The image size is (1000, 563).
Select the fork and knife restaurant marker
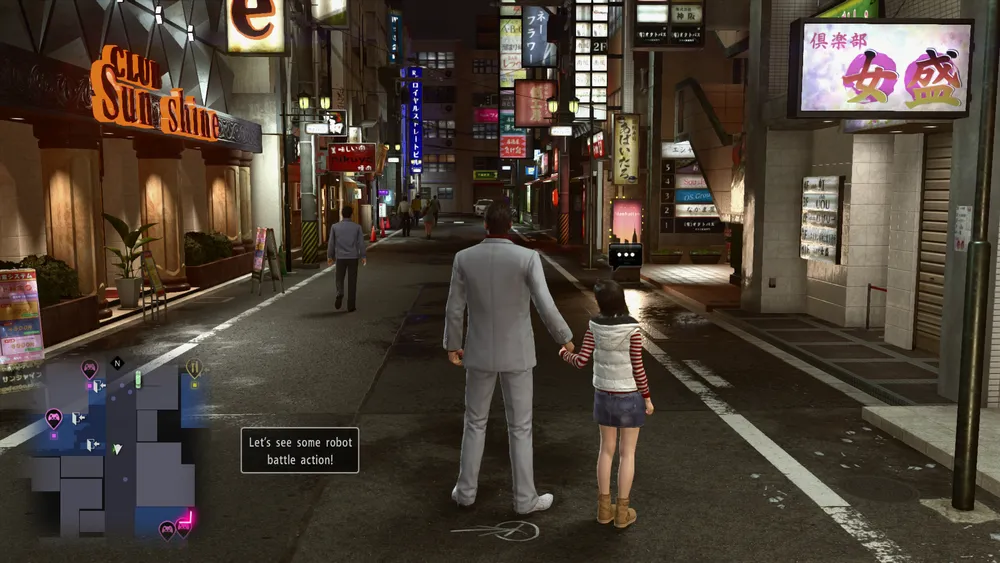[194, 368]
